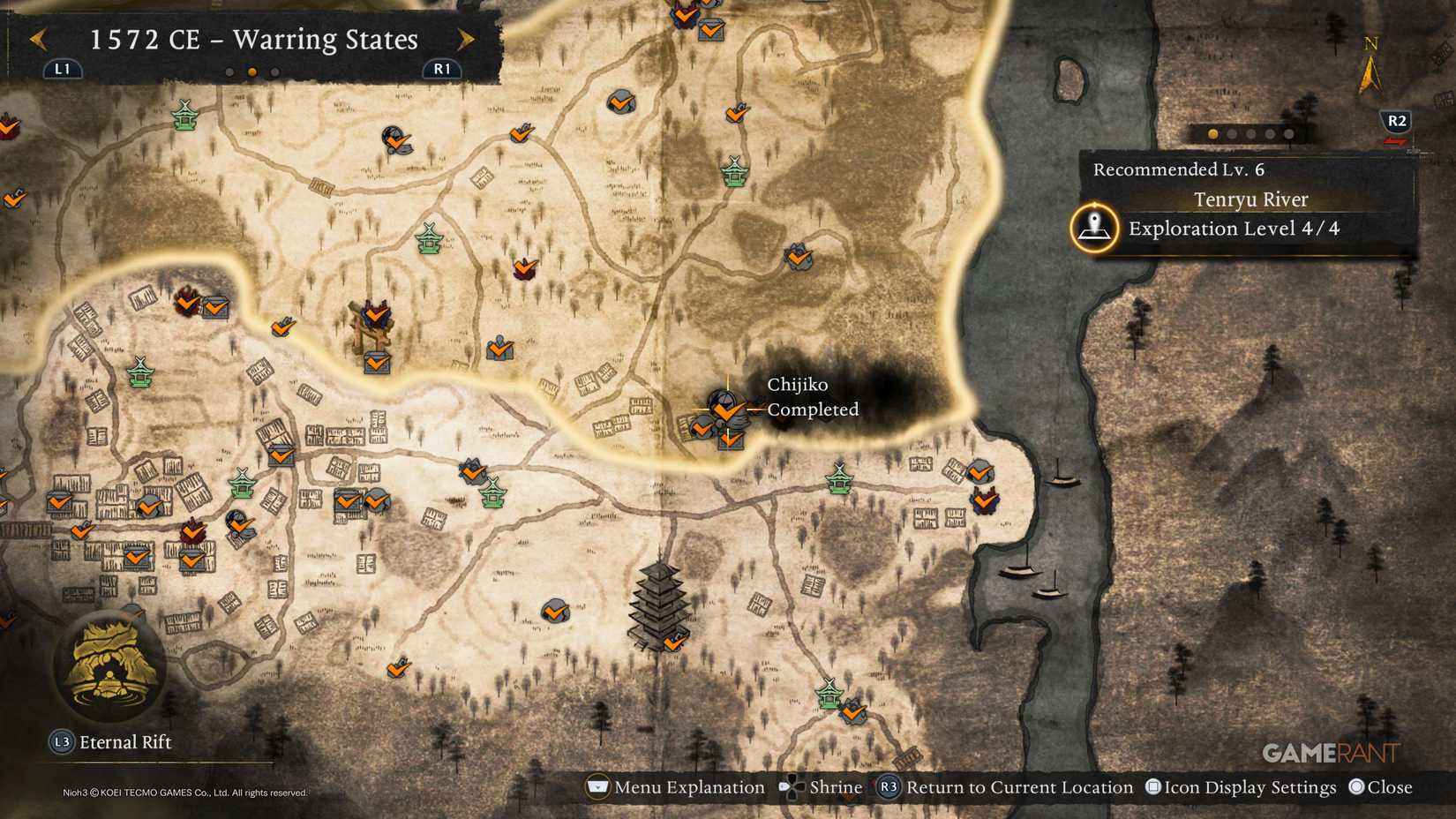
Task: Click the left arrow to view previous era
Action: (37, 41)
